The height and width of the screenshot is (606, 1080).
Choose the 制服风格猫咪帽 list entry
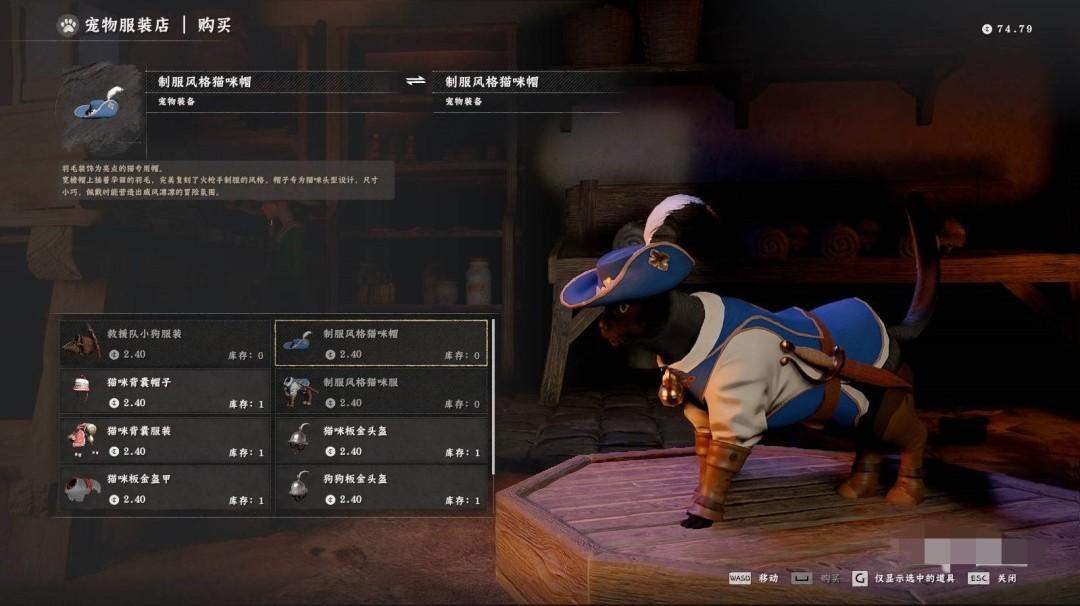pos(381,343)
